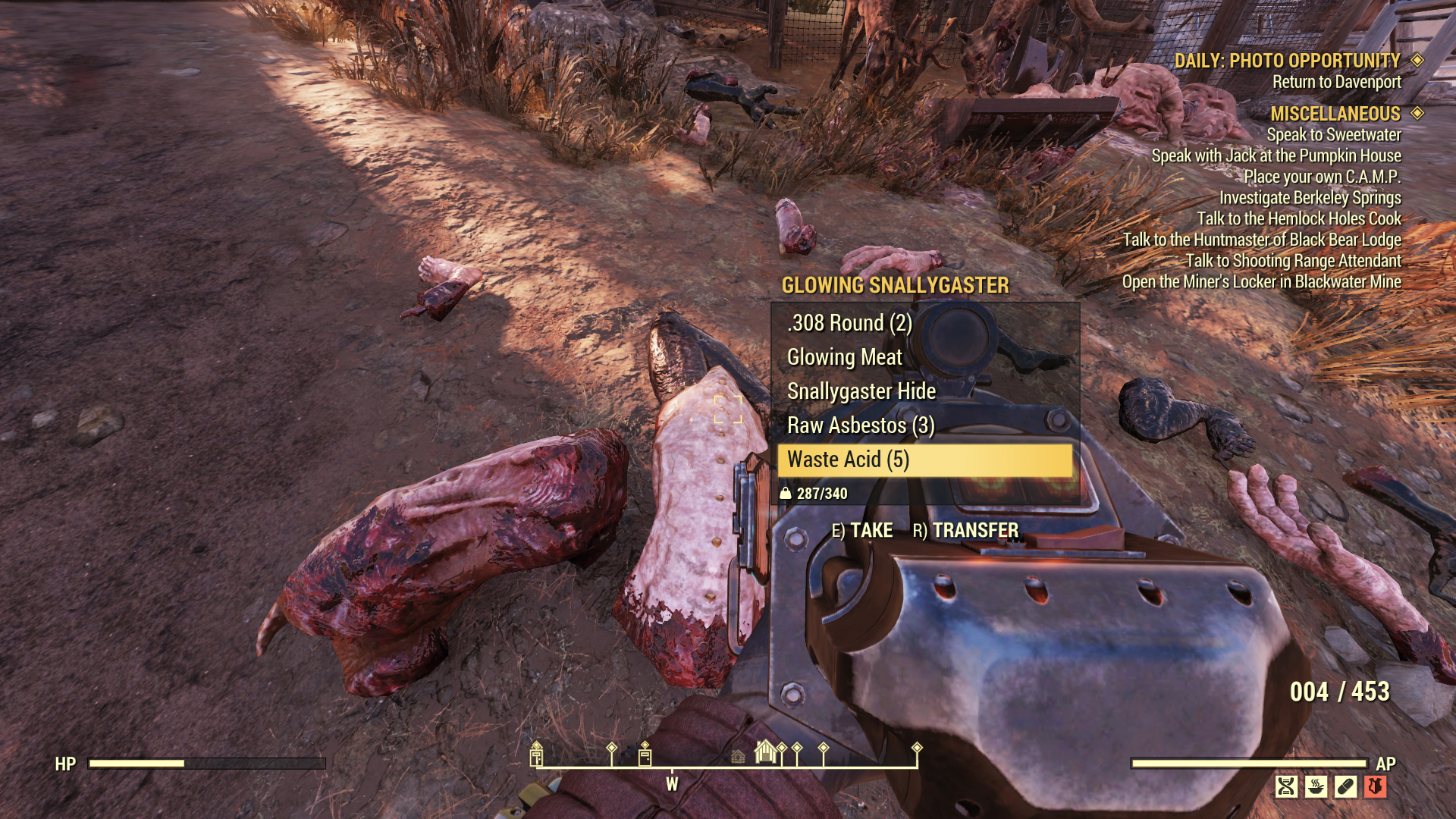Select the cabin icon on the compass
Viewport: 1456px width, 819px height.
pyautogui.click(x=738, y=757)
